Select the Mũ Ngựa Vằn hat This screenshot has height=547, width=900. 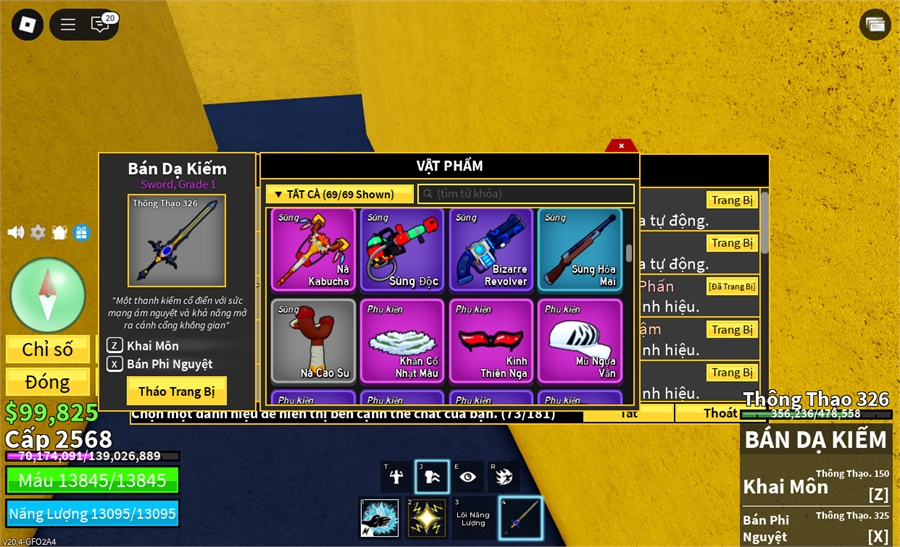(580, 341)
